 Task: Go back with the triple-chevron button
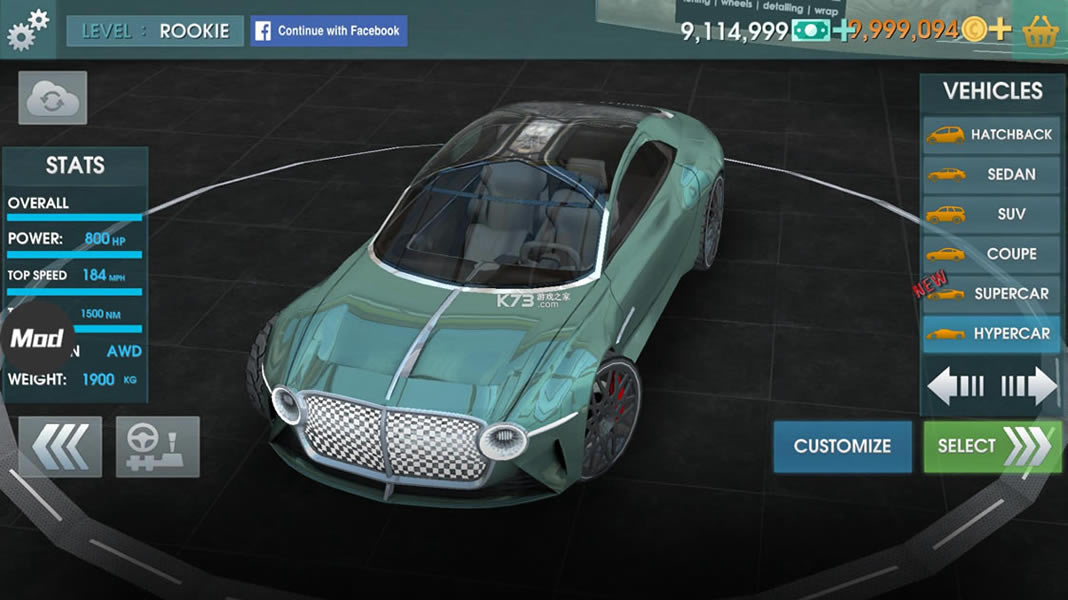pos(60,446)
